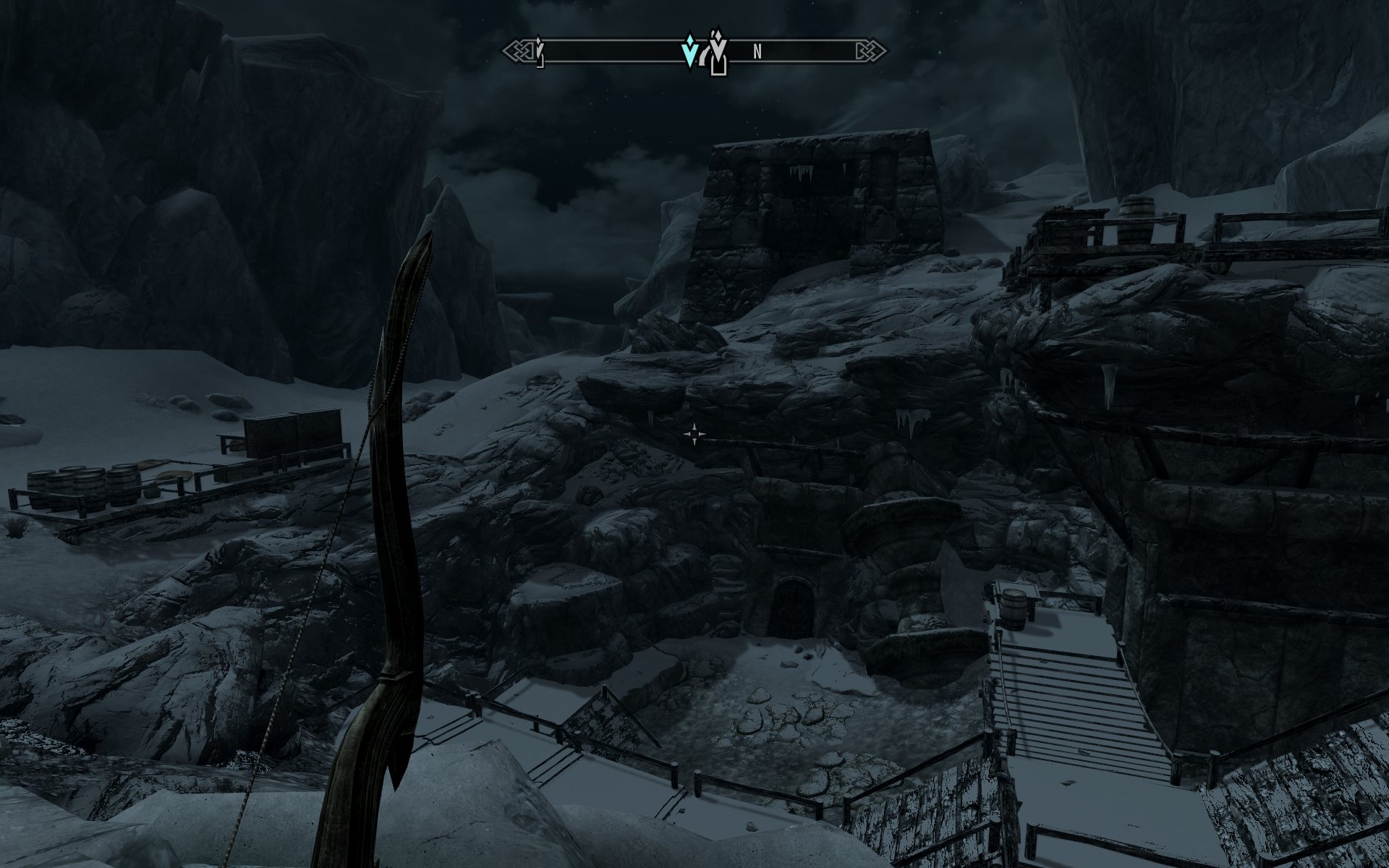Select the cyan quest marker on the compass

point(691,51)
